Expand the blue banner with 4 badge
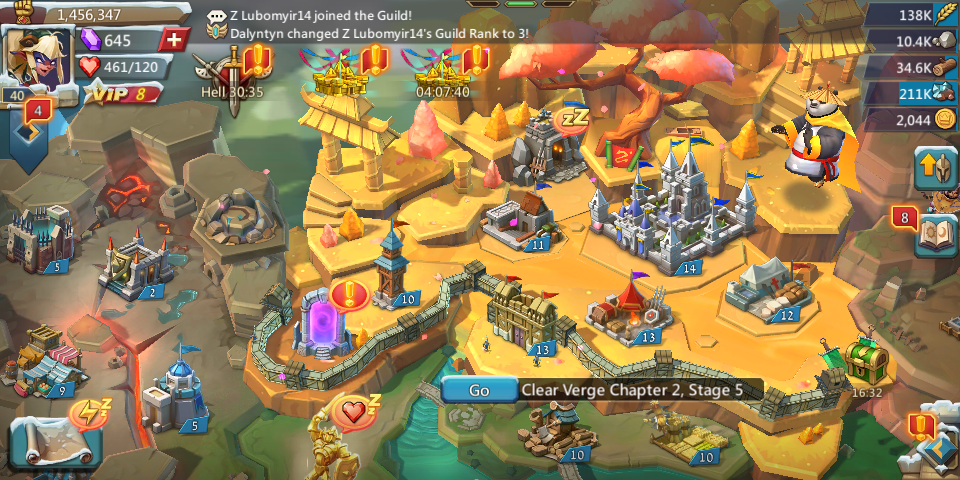960x480 pixels. coord(36,124)
